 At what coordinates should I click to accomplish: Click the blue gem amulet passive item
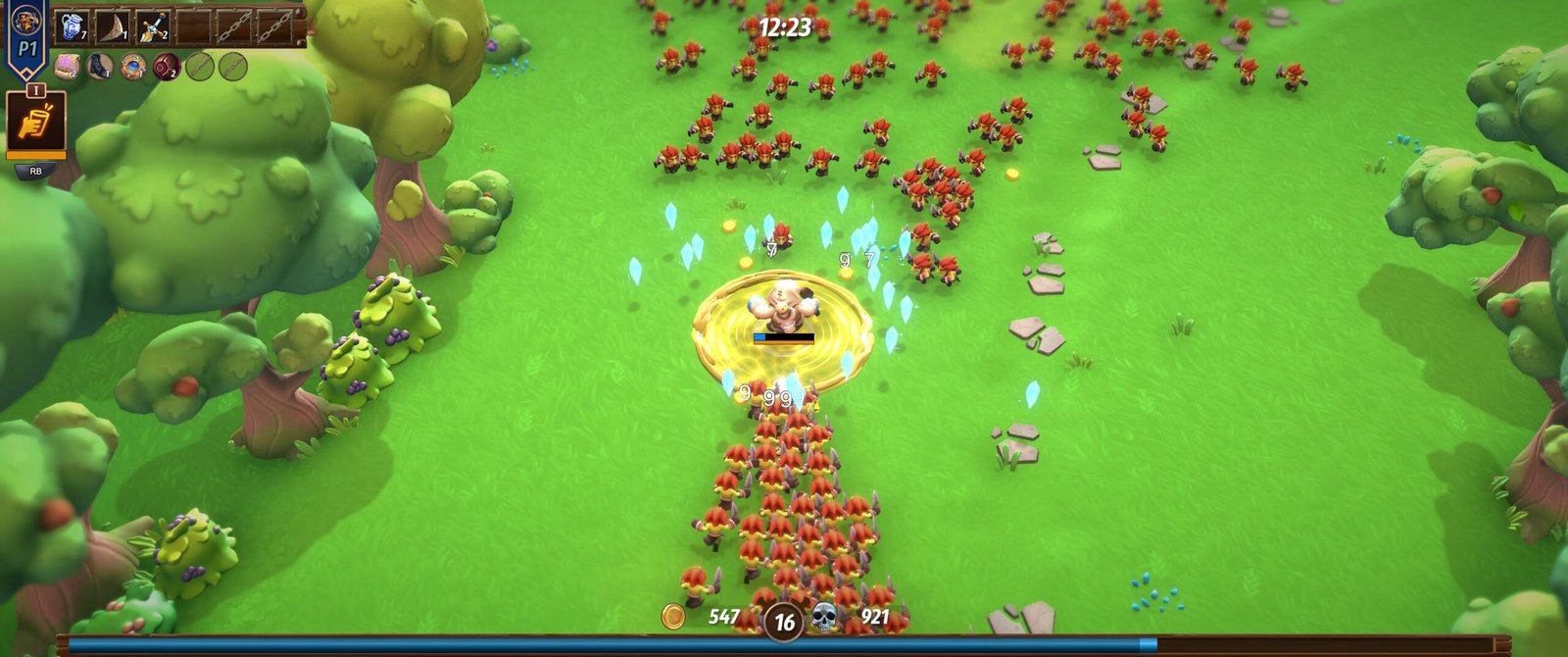pos(133,67)
